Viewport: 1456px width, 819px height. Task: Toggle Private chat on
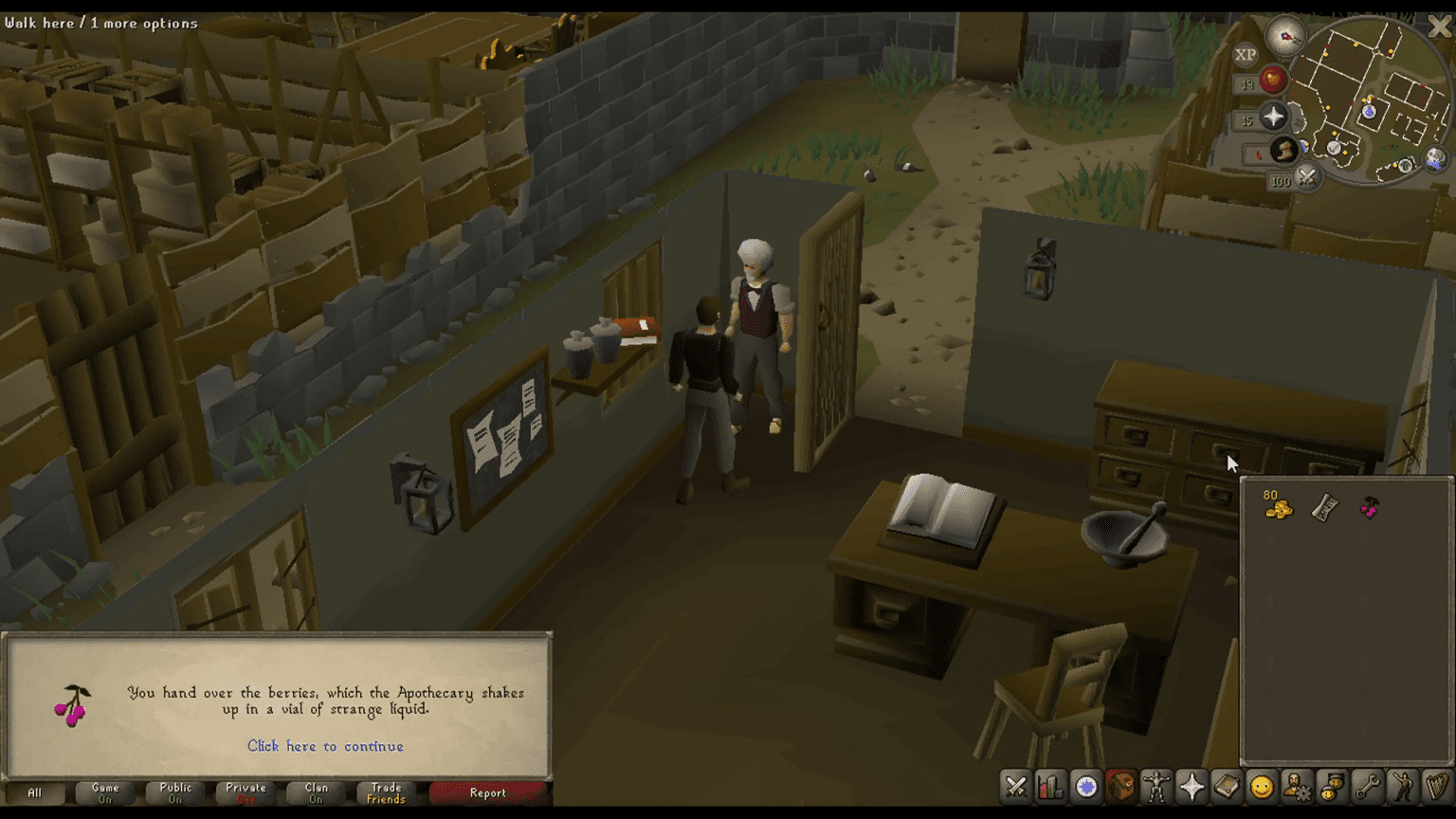[245, 793]
